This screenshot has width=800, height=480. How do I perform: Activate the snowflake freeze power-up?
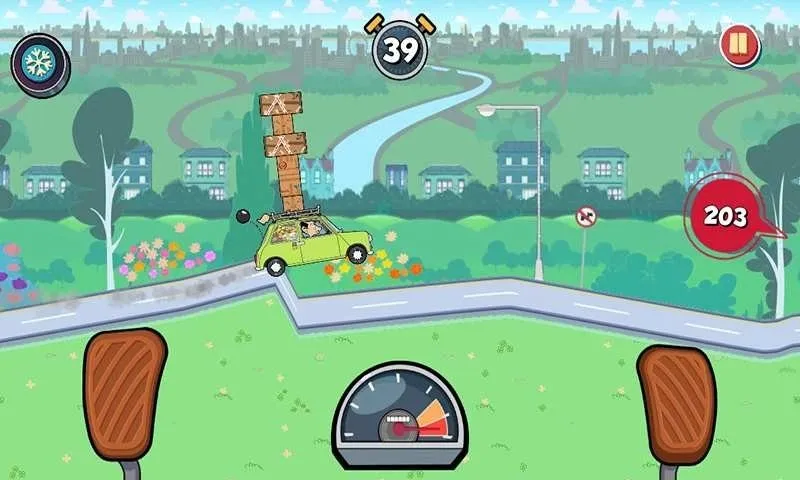(x=40, y=58)
